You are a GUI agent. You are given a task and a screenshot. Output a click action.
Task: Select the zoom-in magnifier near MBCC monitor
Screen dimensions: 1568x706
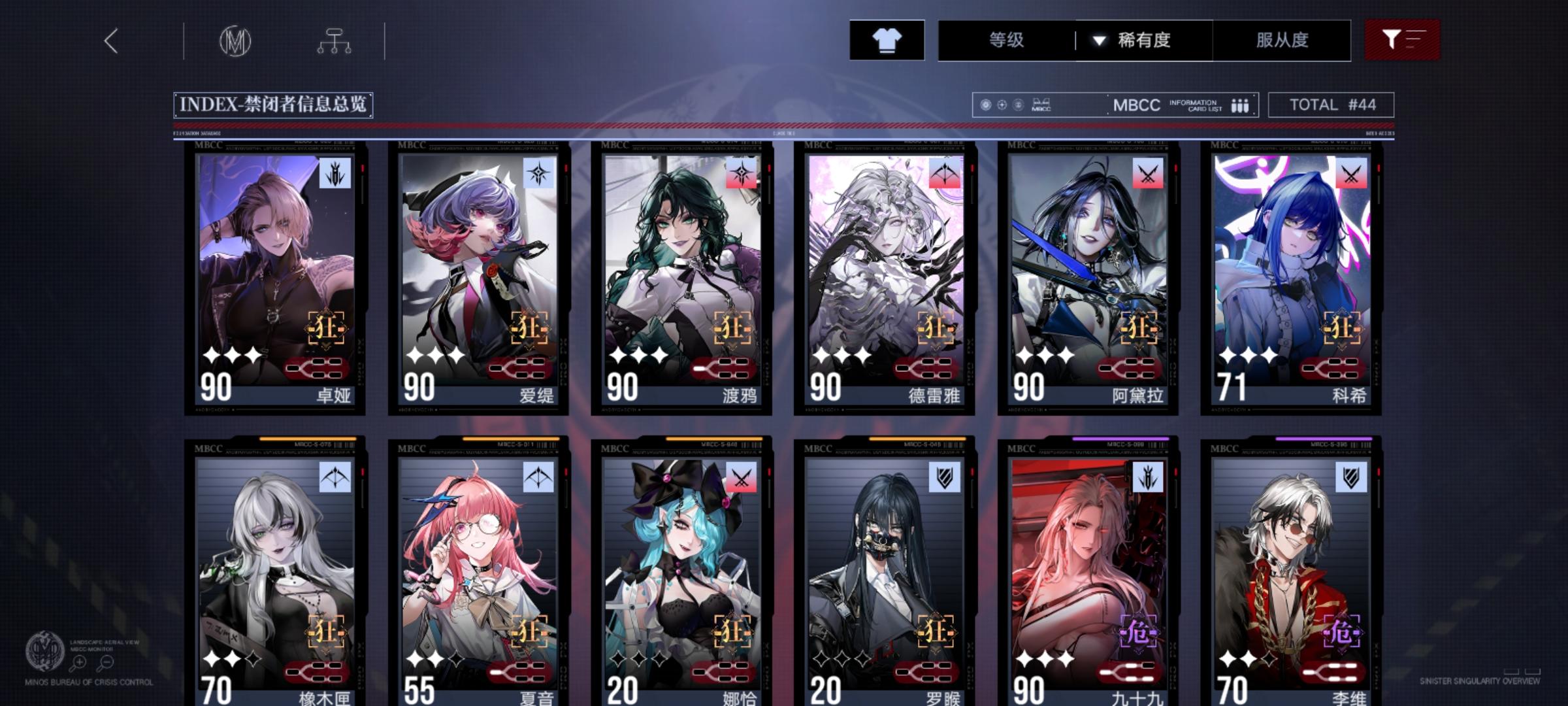pyautogui.click(x=78, y=662)
